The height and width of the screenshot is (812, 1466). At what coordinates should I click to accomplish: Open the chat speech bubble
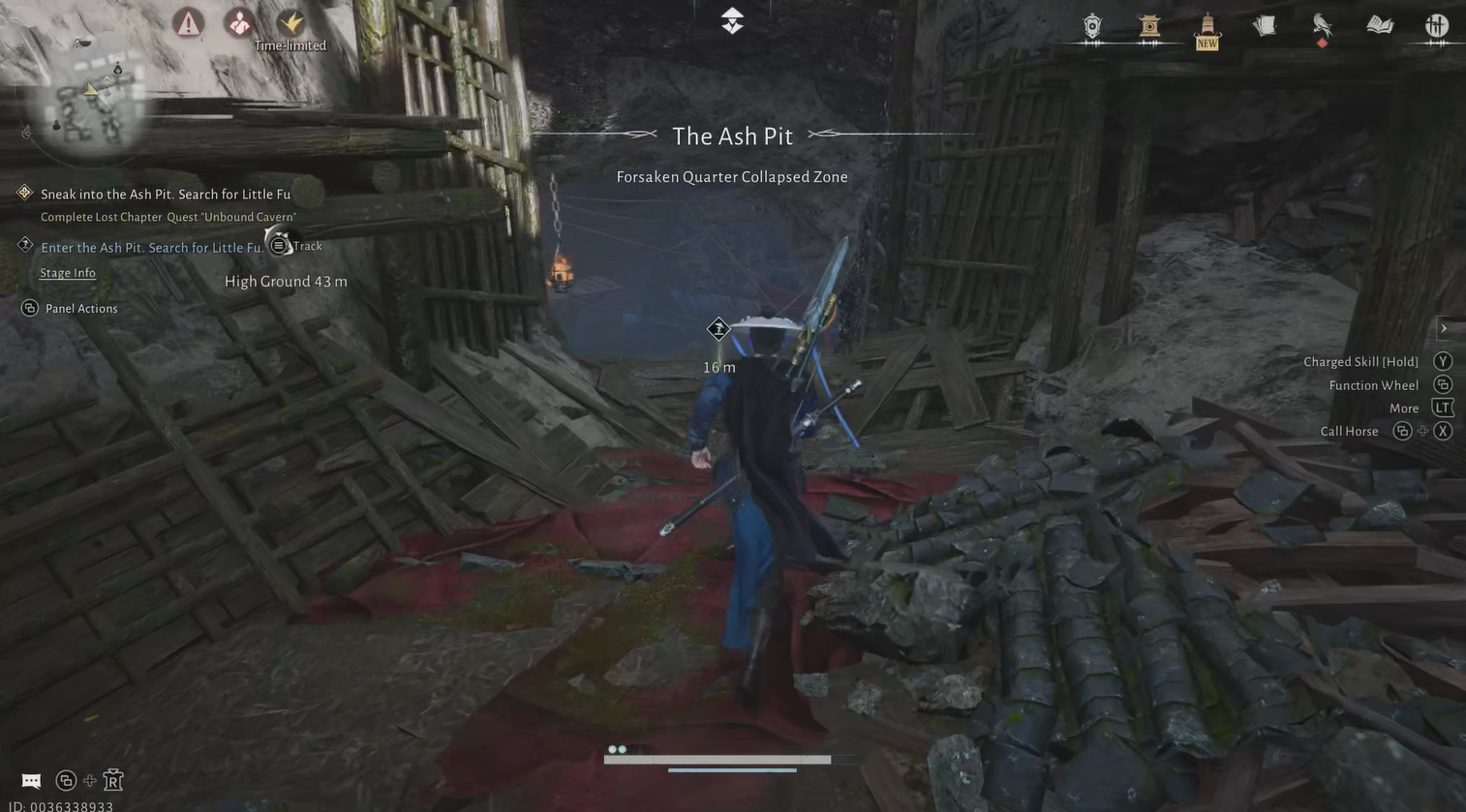(31, 780)
